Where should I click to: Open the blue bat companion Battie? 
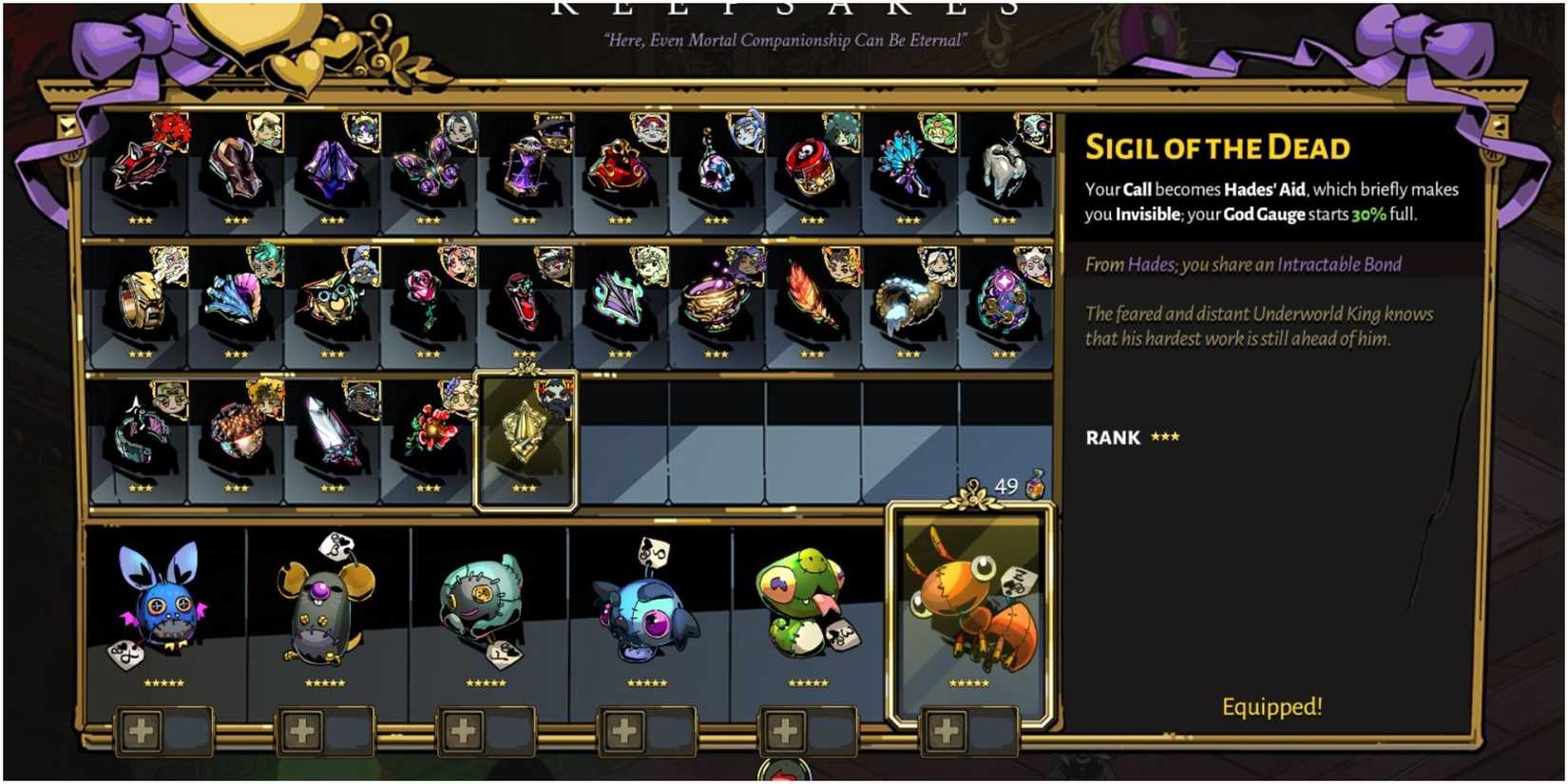[x=162, y=608]
